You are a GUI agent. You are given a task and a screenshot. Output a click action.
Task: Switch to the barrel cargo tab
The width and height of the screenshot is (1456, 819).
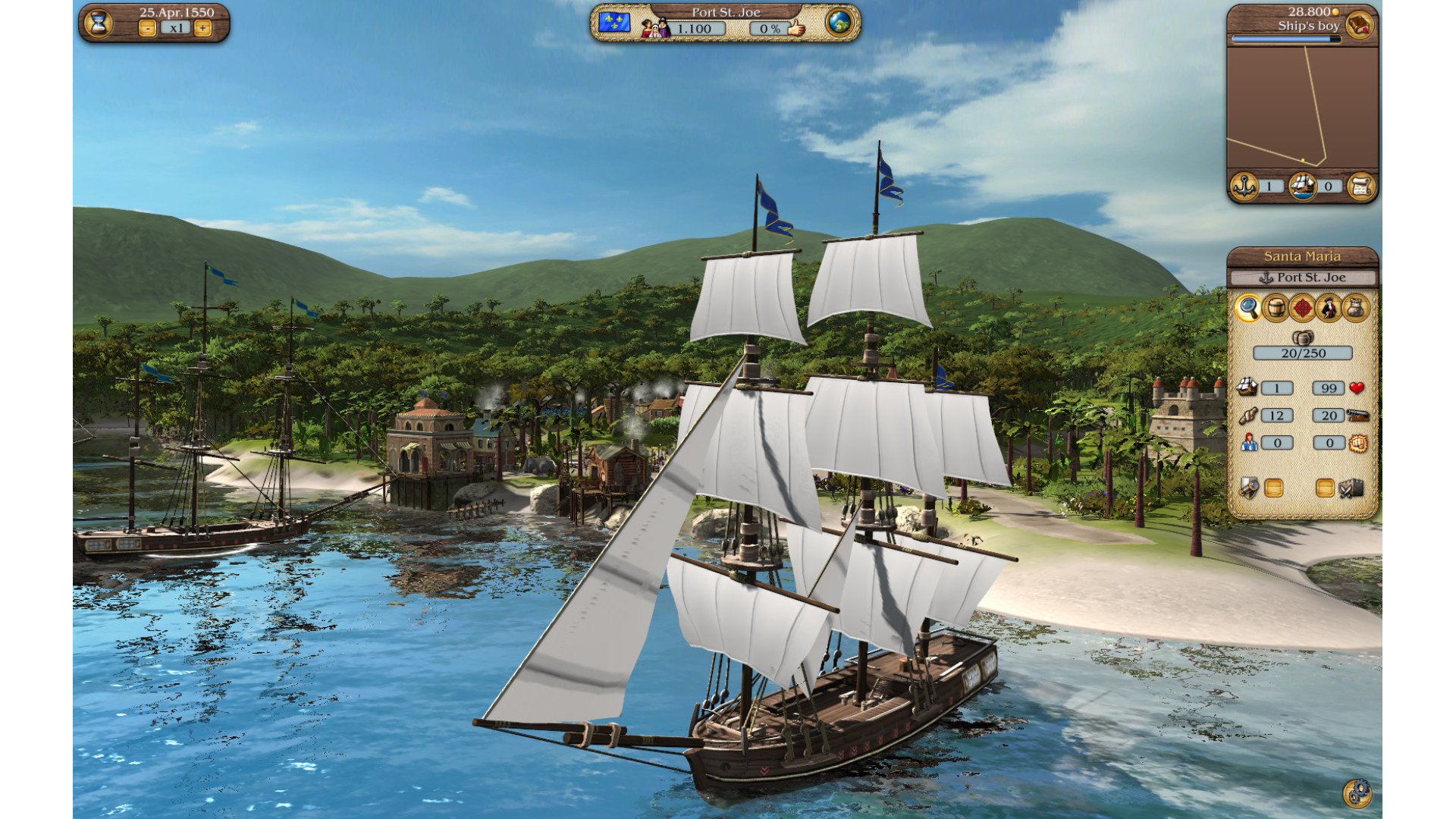[1276, 309]
